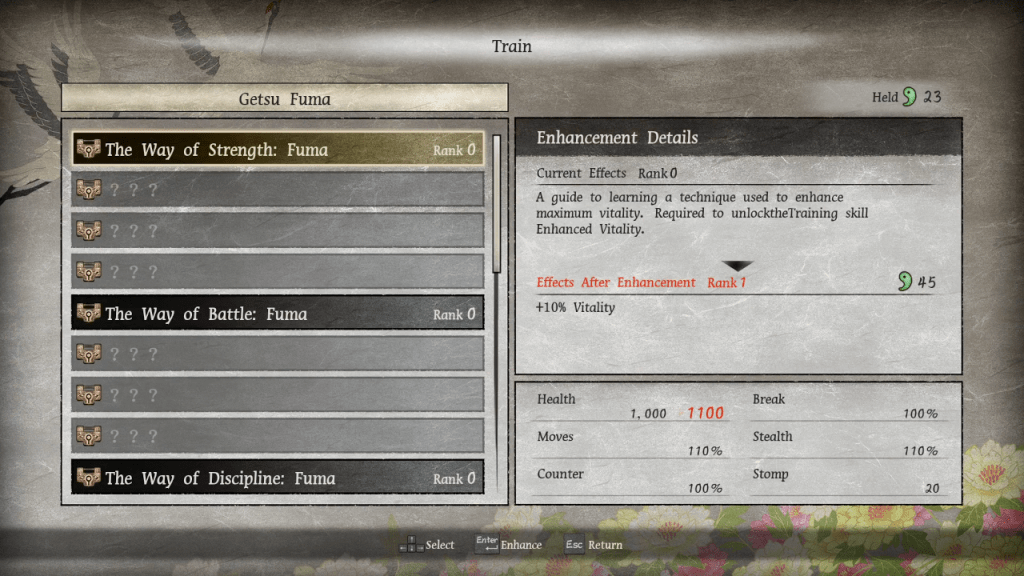Click the Enhance button at bottom
The width and height of the screenshot is (1024, 576).
coord(509,545)
